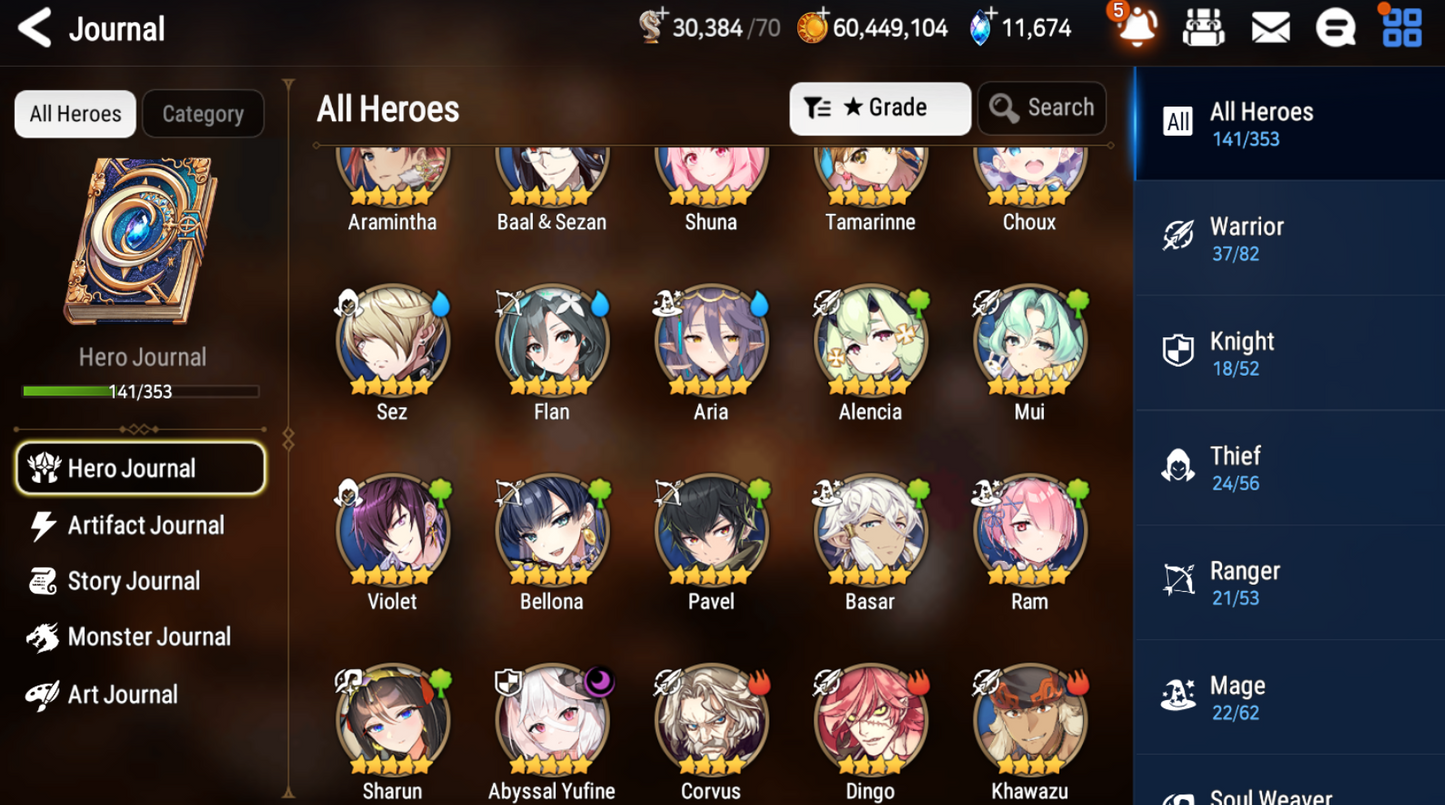Image resolution: width=1445 pixels, height=805 pixels.
Task: Go back from the Journal screen
Action: (36, 29)
